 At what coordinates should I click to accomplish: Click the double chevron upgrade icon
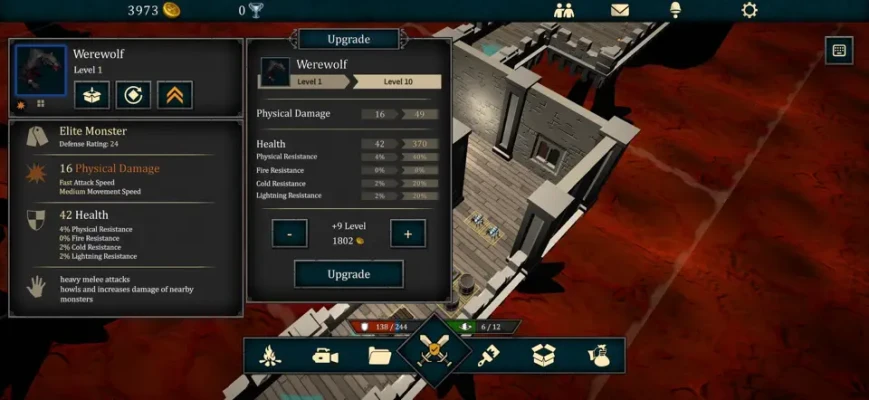pyautogui.click(x=175, y=95)
